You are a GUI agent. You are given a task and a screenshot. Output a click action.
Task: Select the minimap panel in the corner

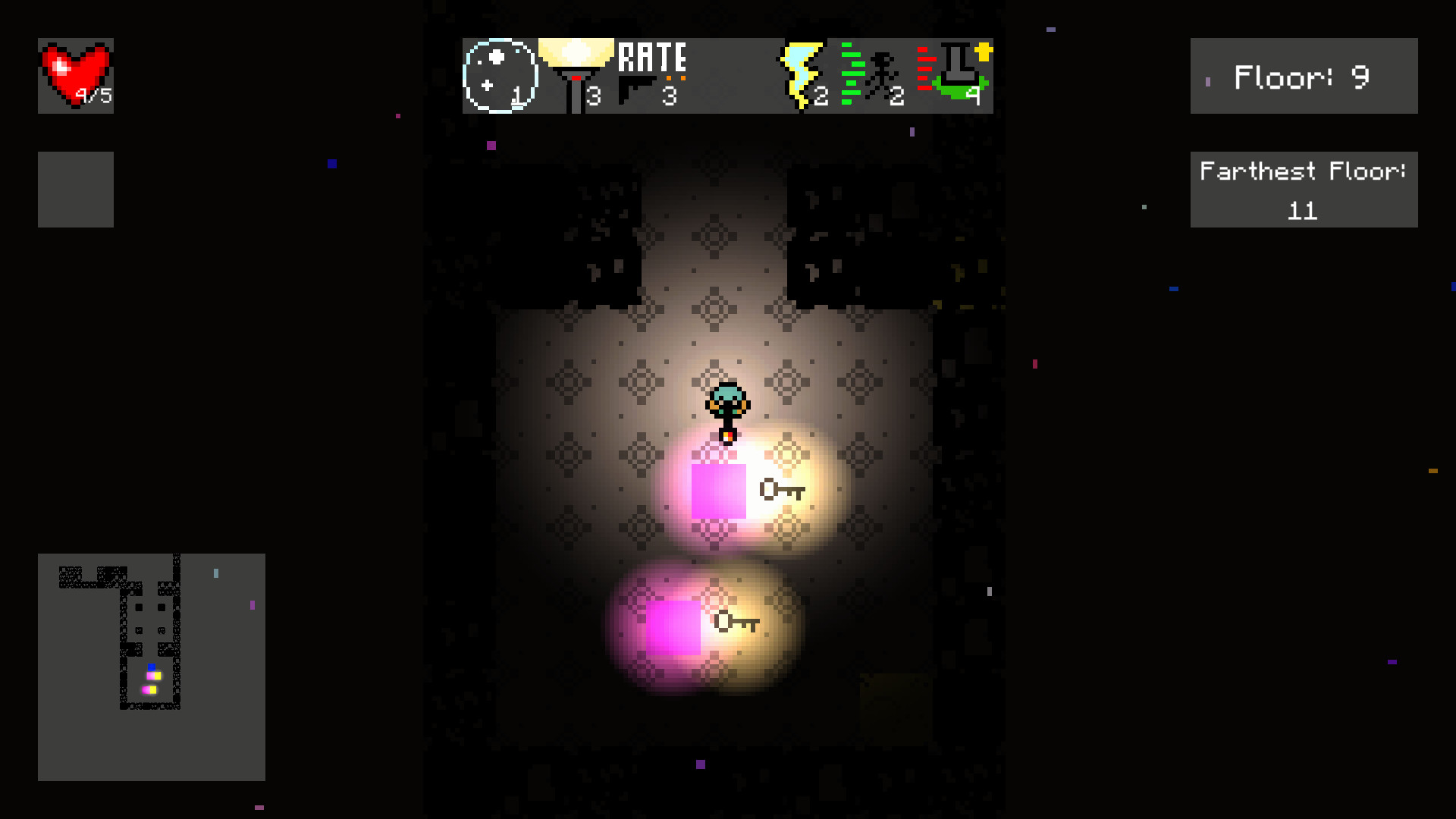151,667
